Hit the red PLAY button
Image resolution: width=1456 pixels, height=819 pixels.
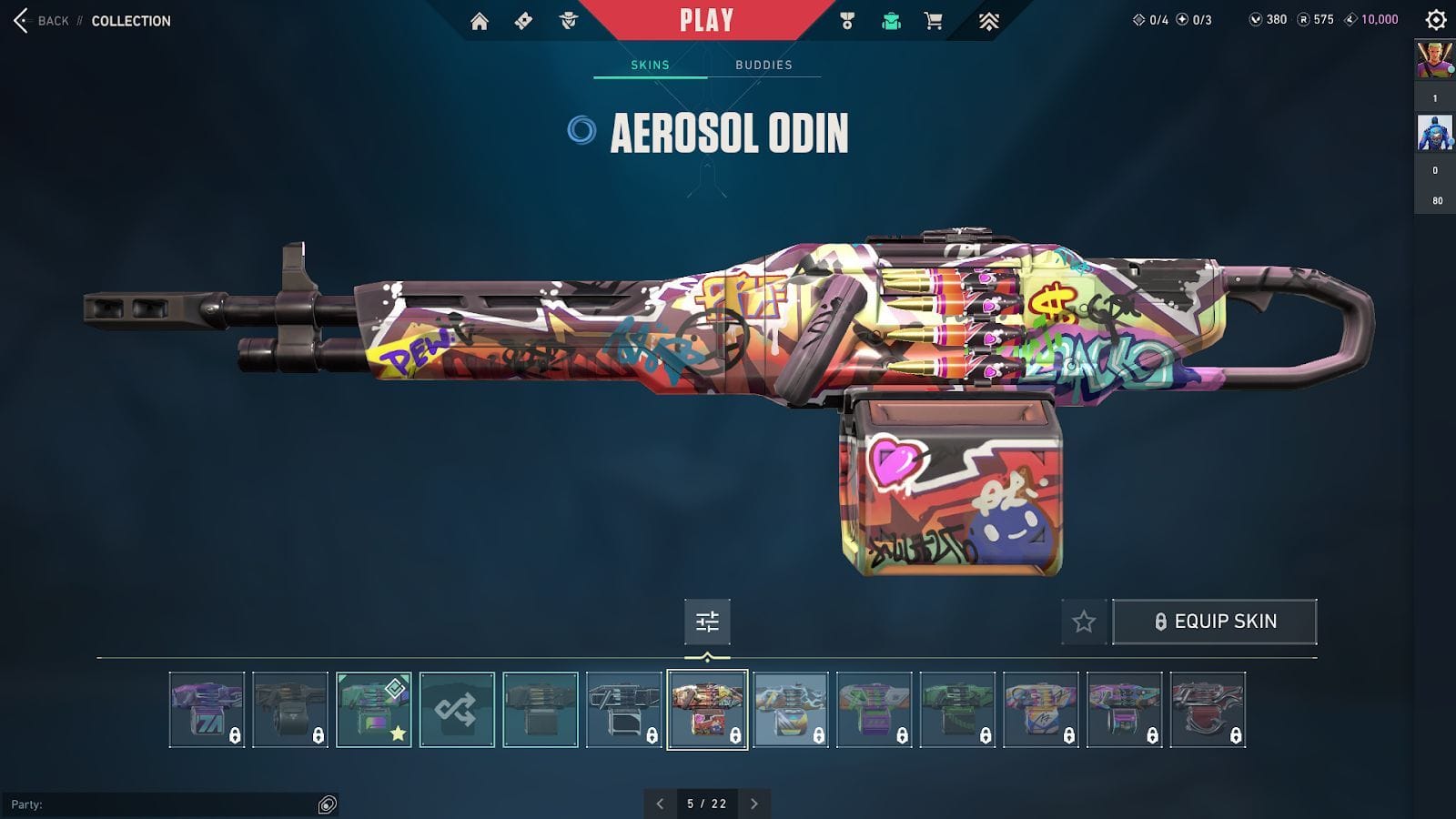[x=705, y=19]
